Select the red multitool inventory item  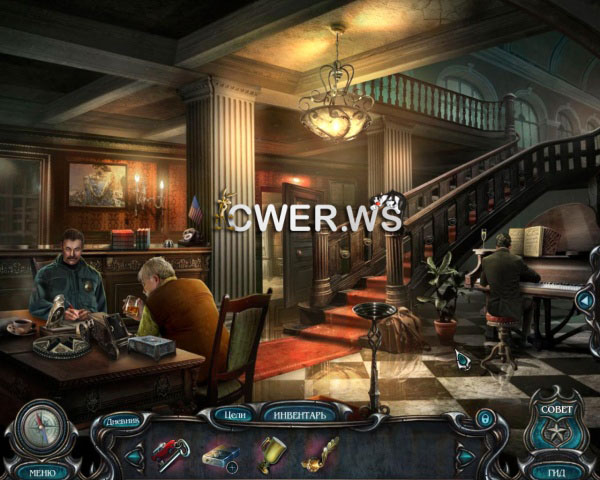point(171,453)
